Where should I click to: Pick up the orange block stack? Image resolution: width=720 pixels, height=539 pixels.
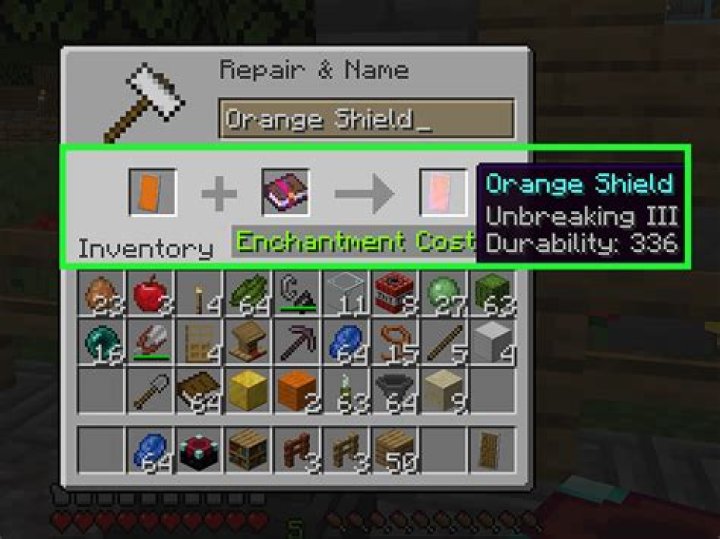coord(296,392)
